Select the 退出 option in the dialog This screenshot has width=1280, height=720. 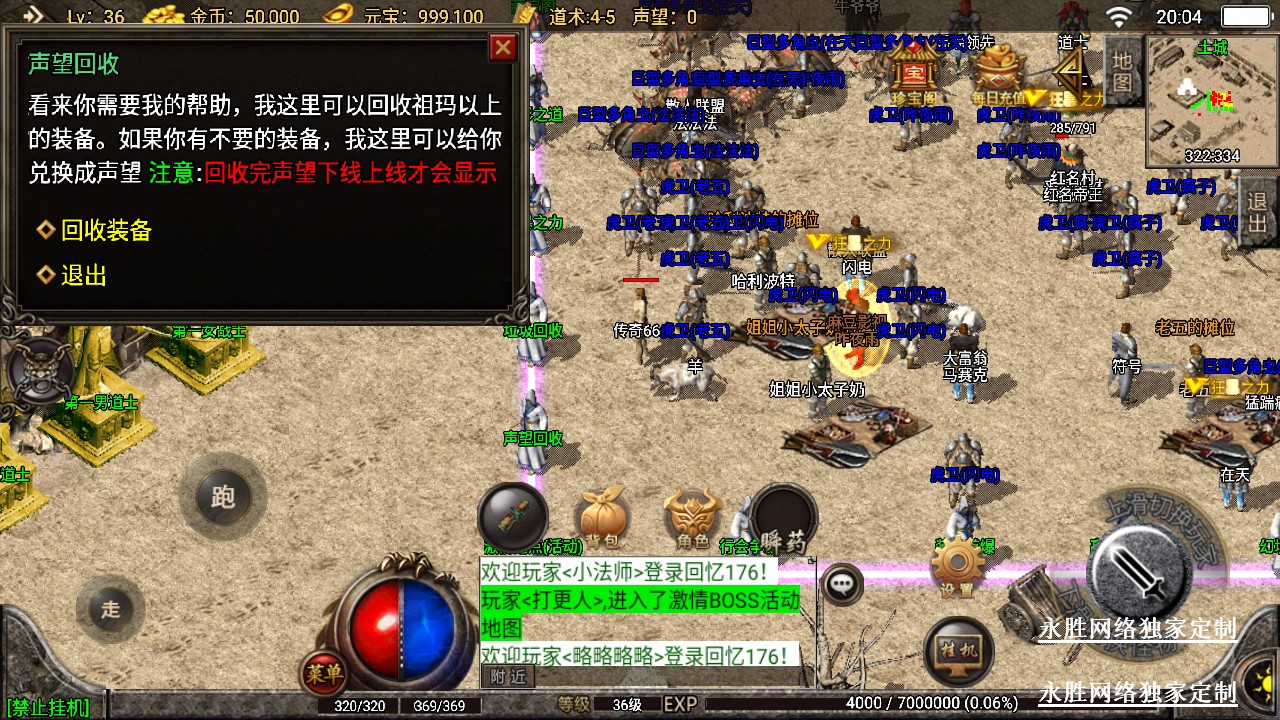pos(83,276)
